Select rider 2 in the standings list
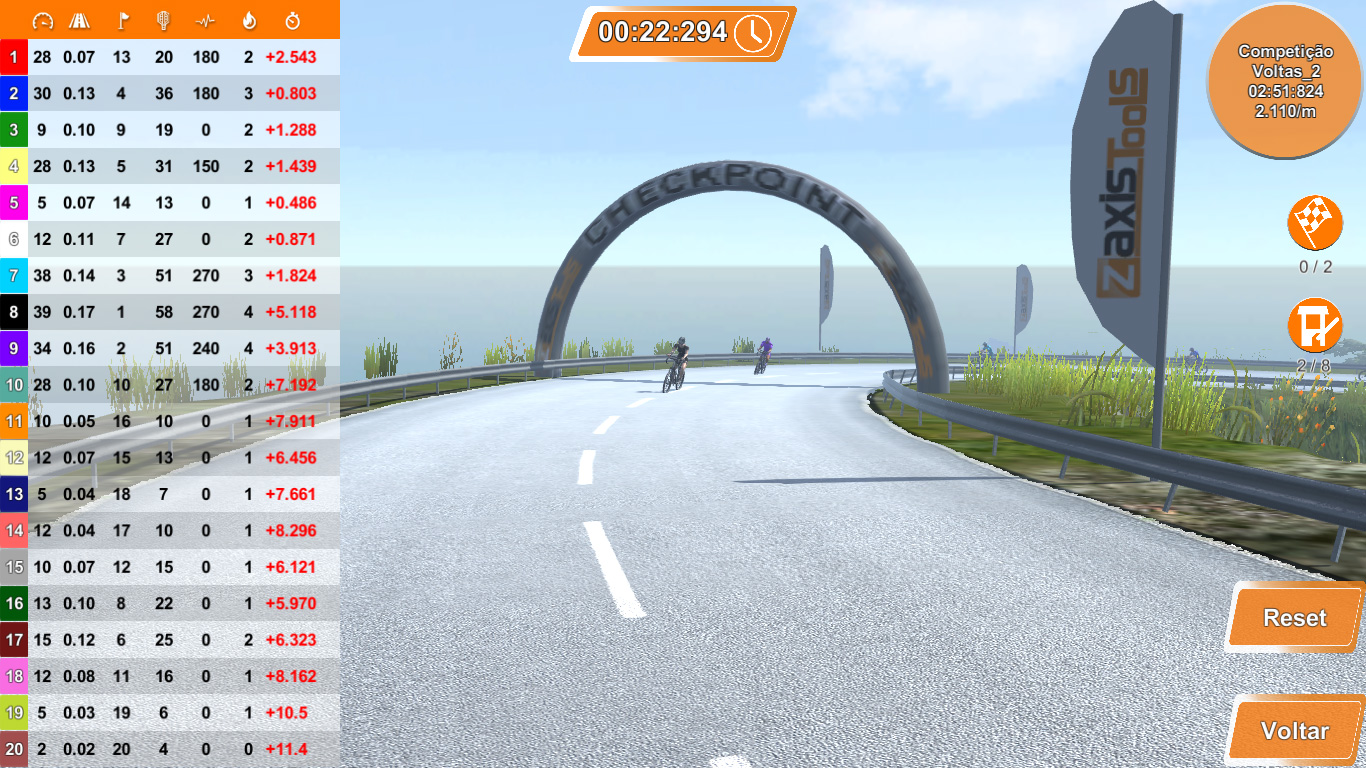1366x768 pixels. (x=170, y=93)
